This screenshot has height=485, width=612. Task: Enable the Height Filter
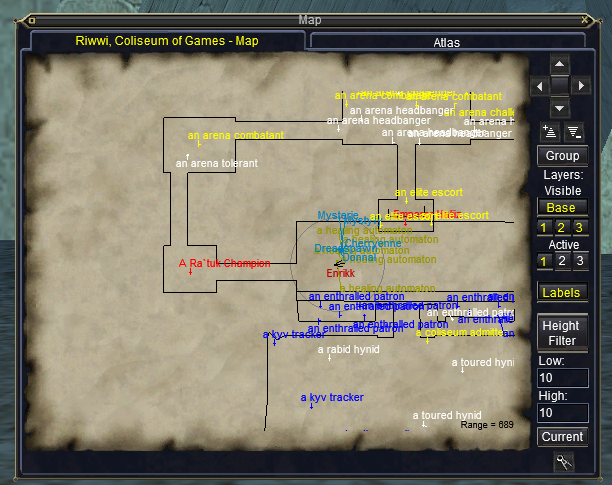(562, 333)
